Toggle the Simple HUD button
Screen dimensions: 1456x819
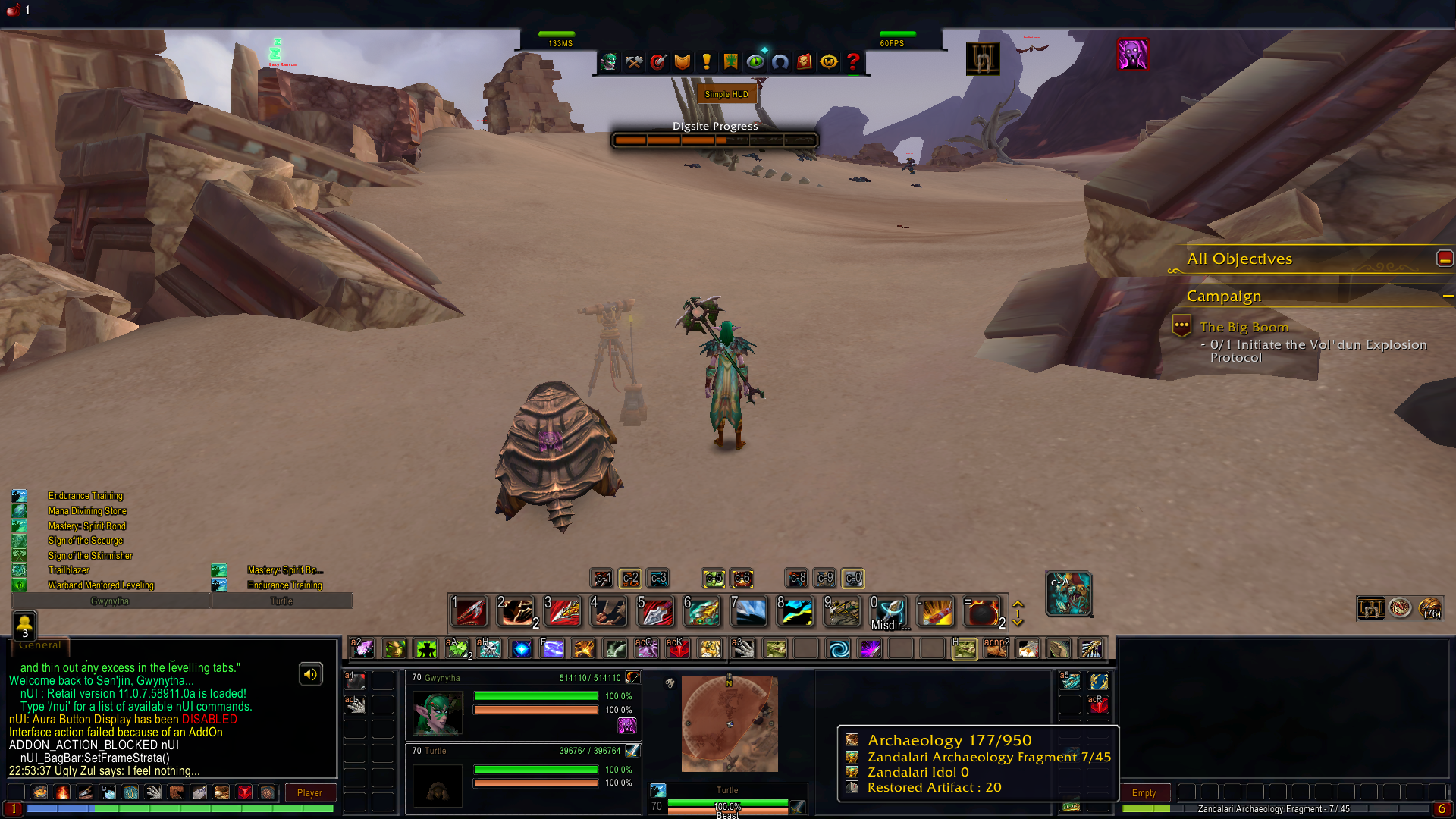(x=726, y=94)
